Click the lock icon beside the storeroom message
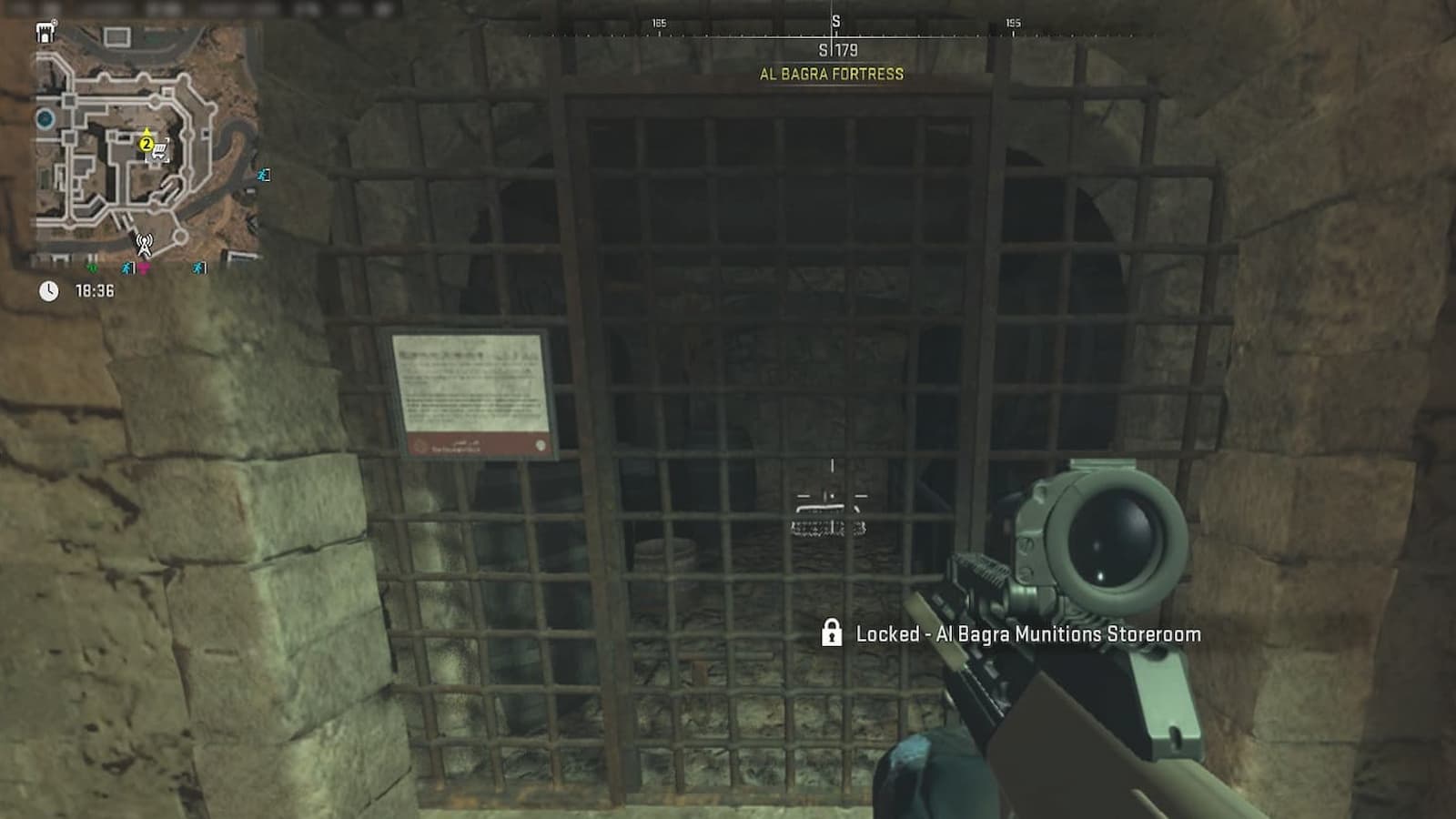 point(834,634)
